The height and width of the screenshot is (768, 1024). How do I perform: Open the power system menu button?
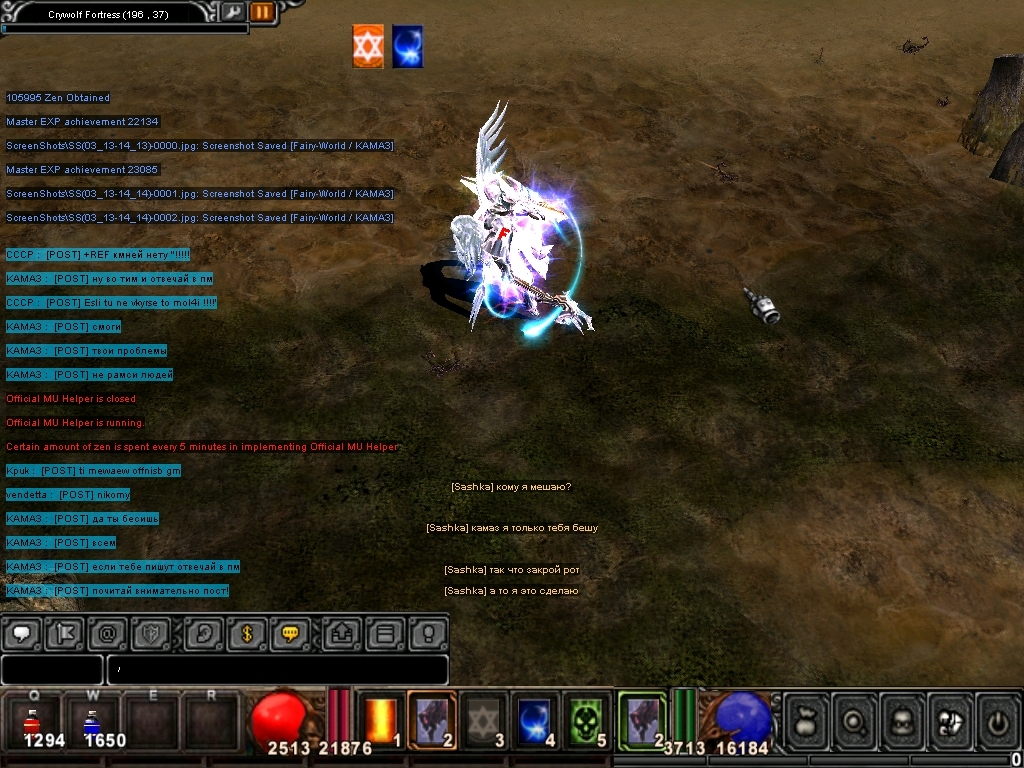click(998, 720)
